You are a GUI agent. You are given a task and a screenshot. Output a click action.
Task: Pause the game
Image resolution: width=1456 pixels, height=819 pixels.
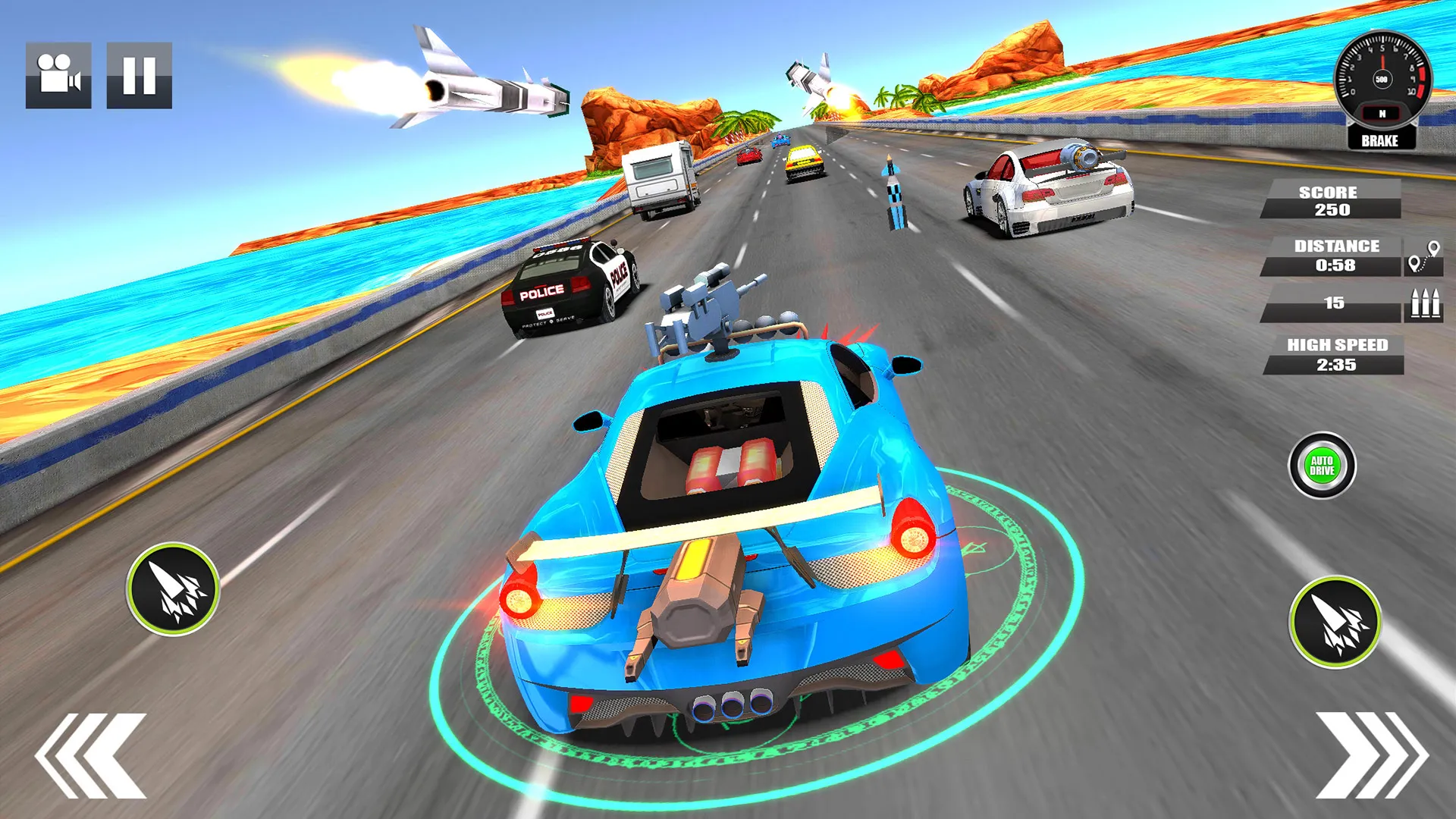pyautogui.click(x=140, y=74)
